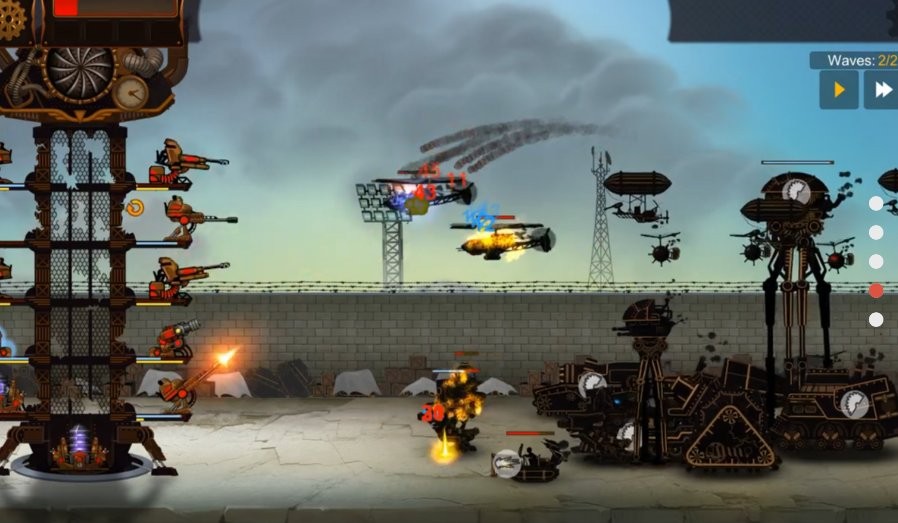Select the red dot indicator

(876, 291)
